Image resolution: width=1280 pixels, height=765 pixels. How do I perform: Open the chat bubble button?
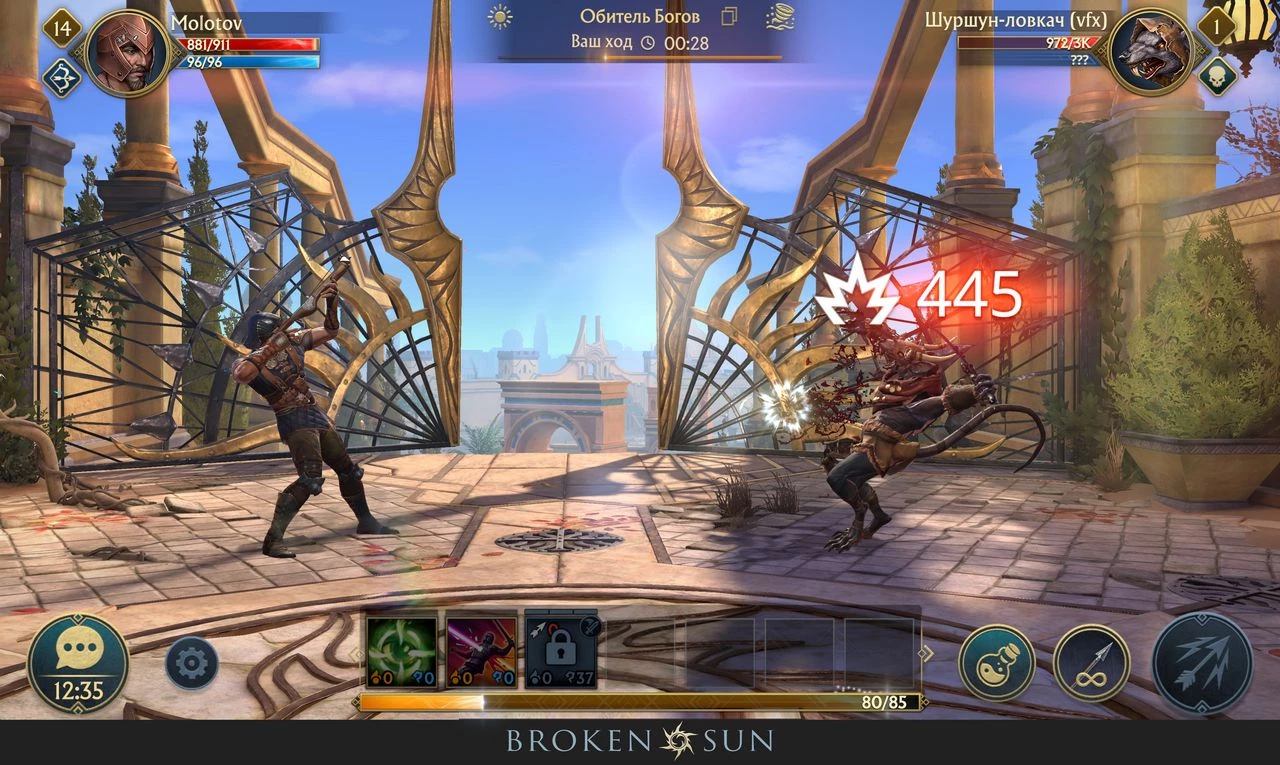point(77,661)
